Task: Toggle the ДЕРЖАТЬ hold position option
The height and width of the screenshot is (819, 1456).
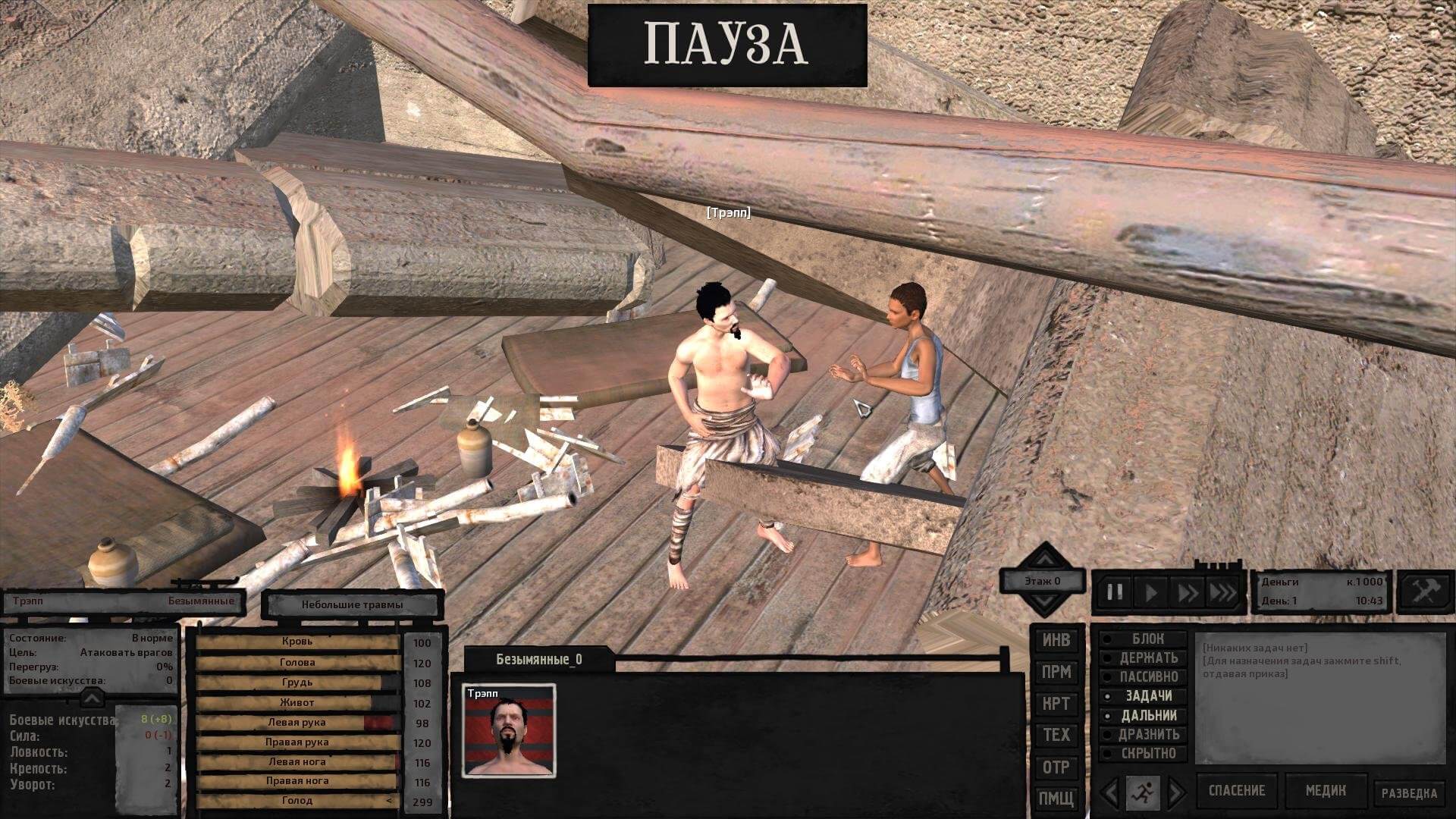Action: click(x=1148, y=657)
